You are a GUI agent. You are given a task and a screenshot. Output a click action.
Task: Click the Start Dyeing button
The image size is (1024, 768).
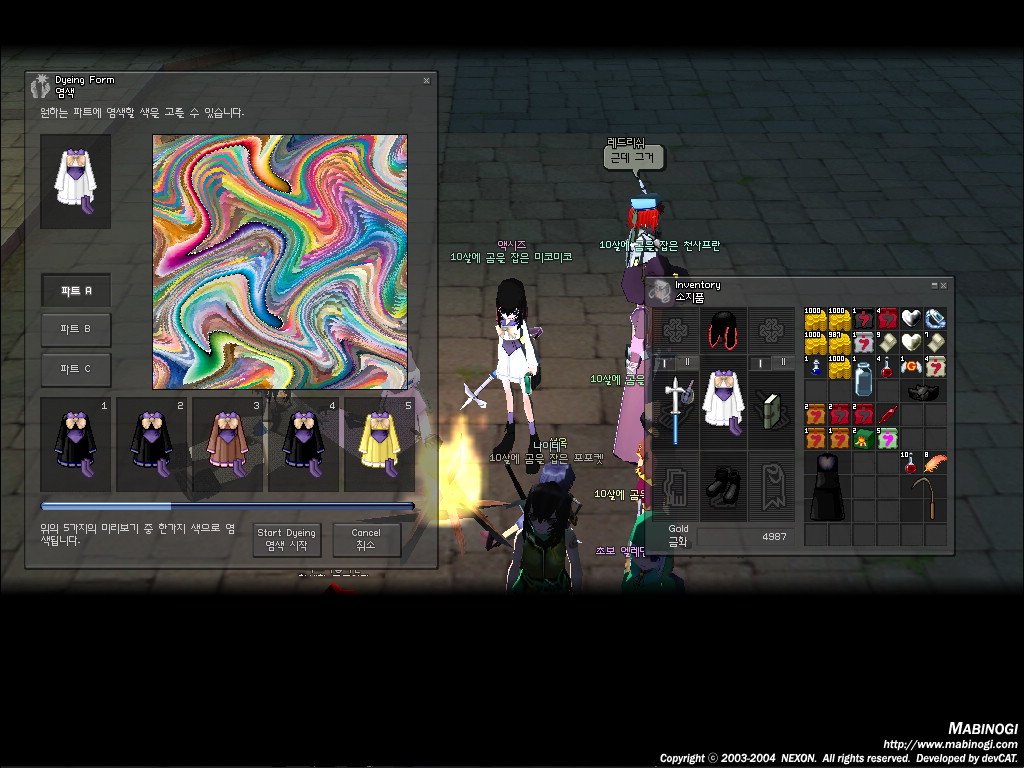(287, 539)
